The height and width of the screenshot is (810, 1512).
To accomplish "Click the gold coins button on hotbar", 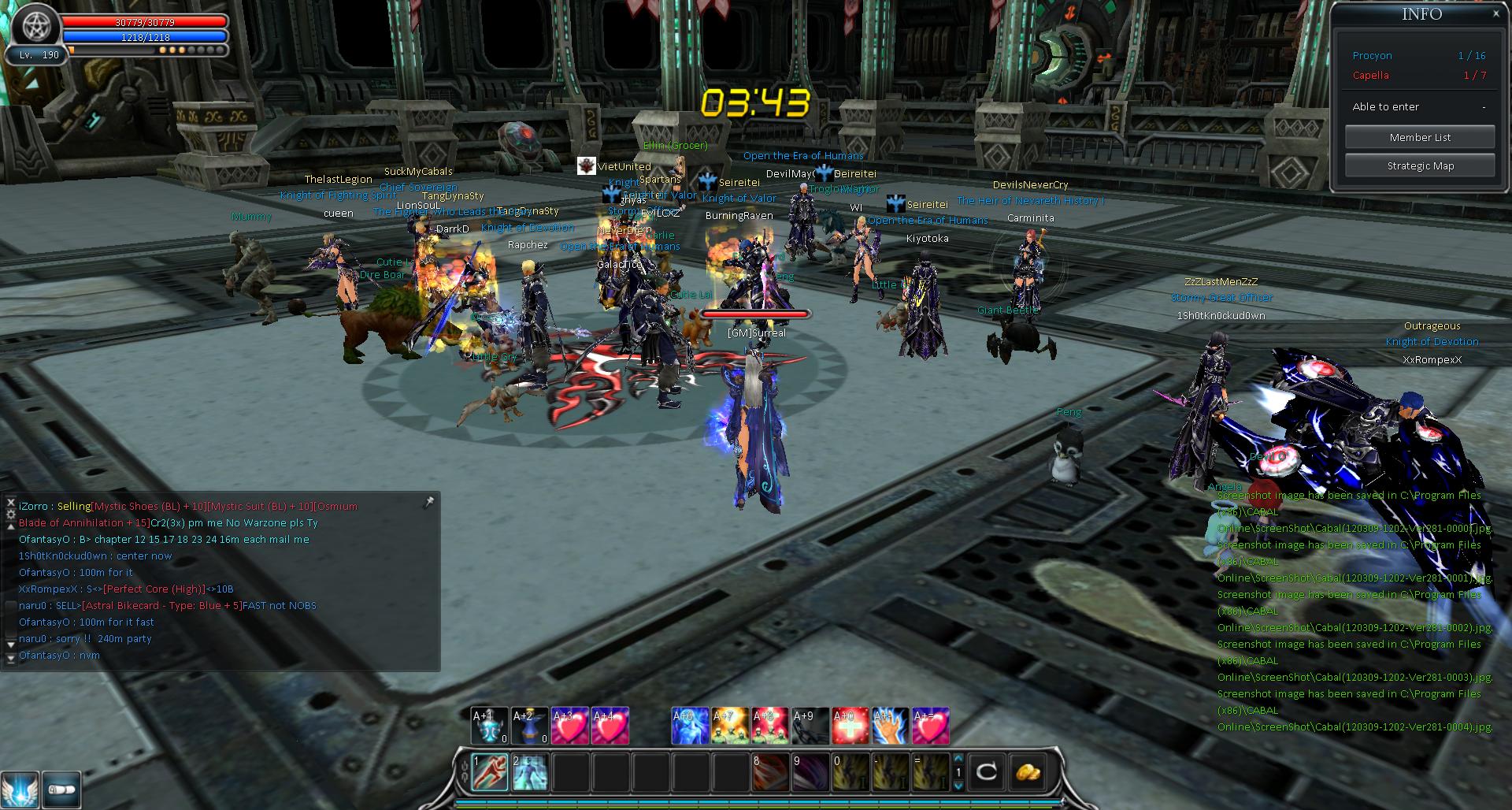I will [1026, 771].
